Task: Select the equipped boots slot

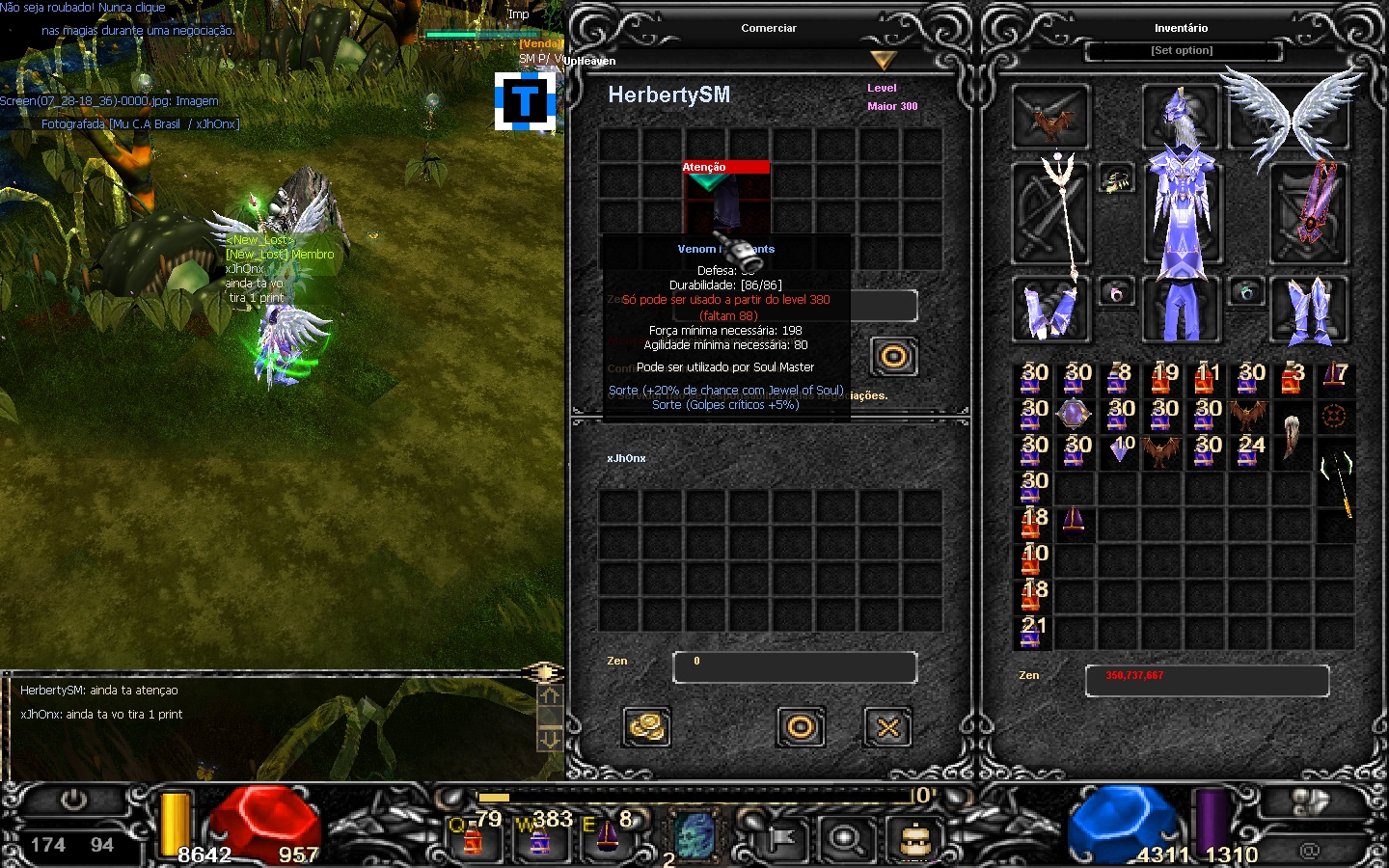Action: (1309, 310)
